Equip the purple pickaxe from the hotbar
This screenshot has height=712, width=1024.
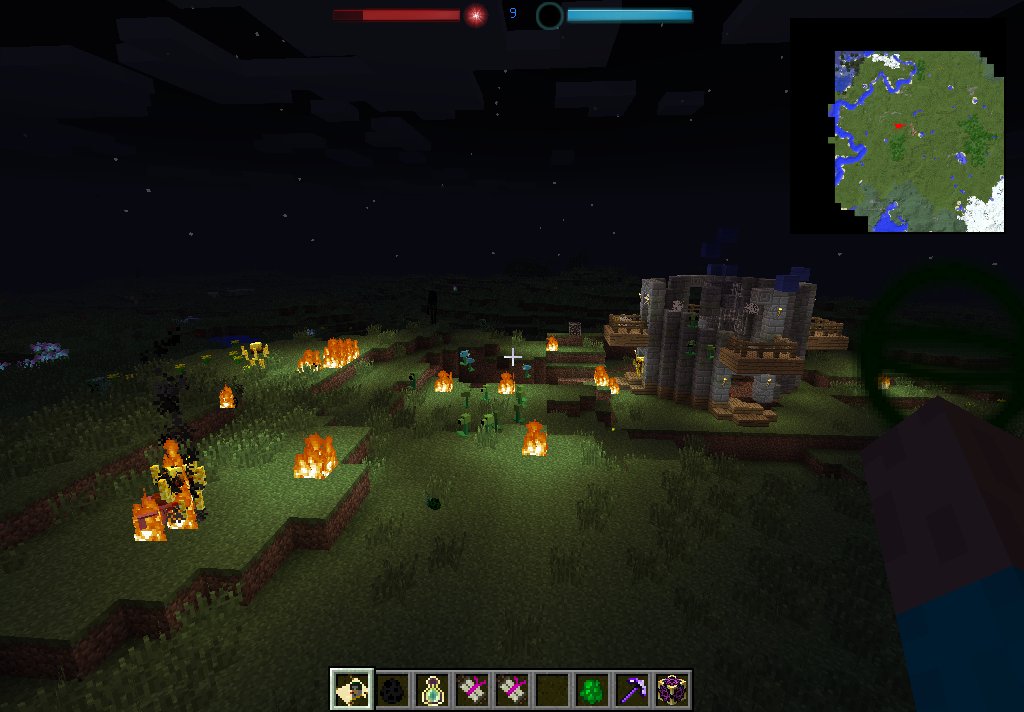tap(632, 690)
